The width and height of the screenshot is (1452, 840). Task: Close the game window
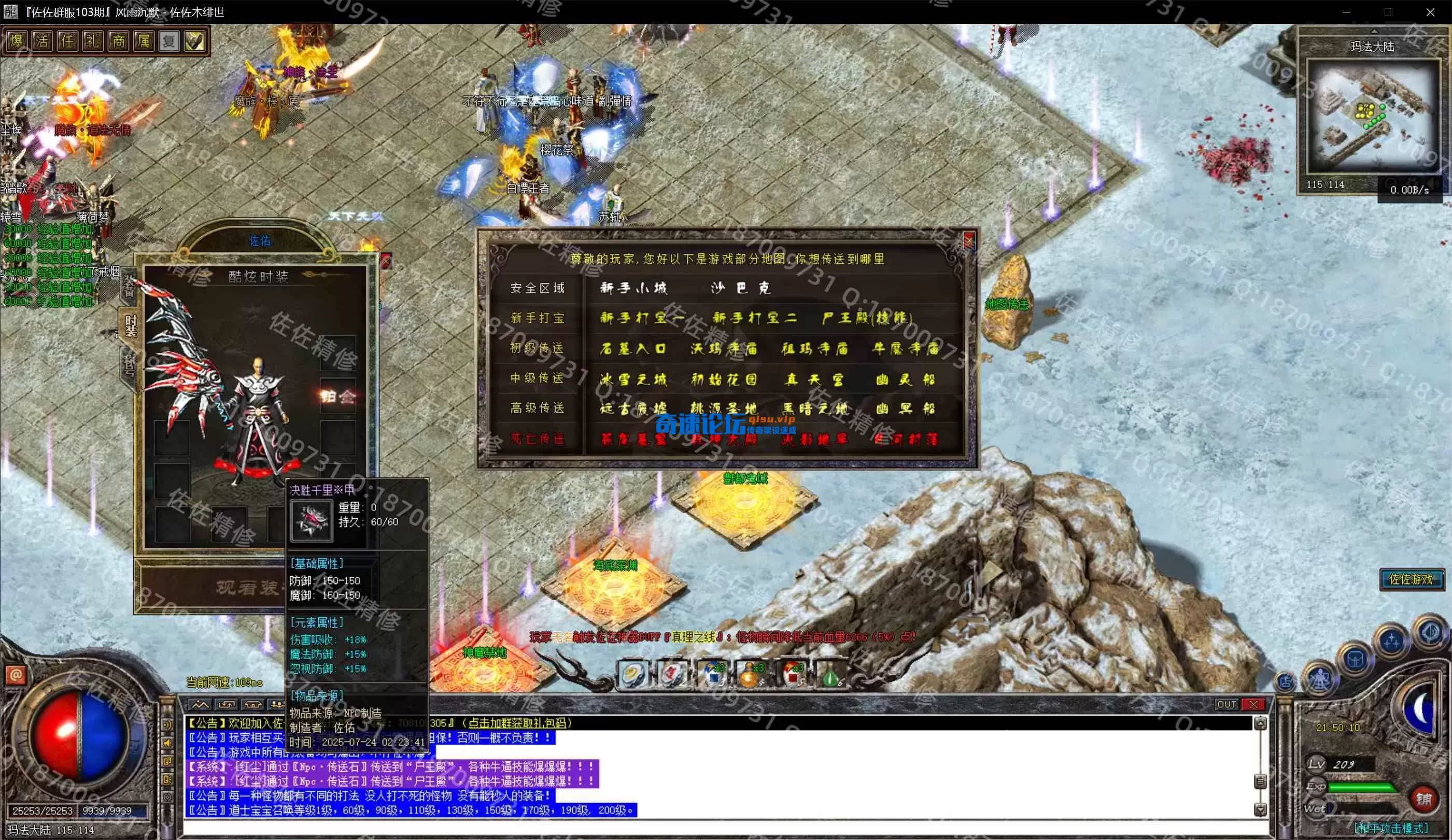pos(1430,12)
